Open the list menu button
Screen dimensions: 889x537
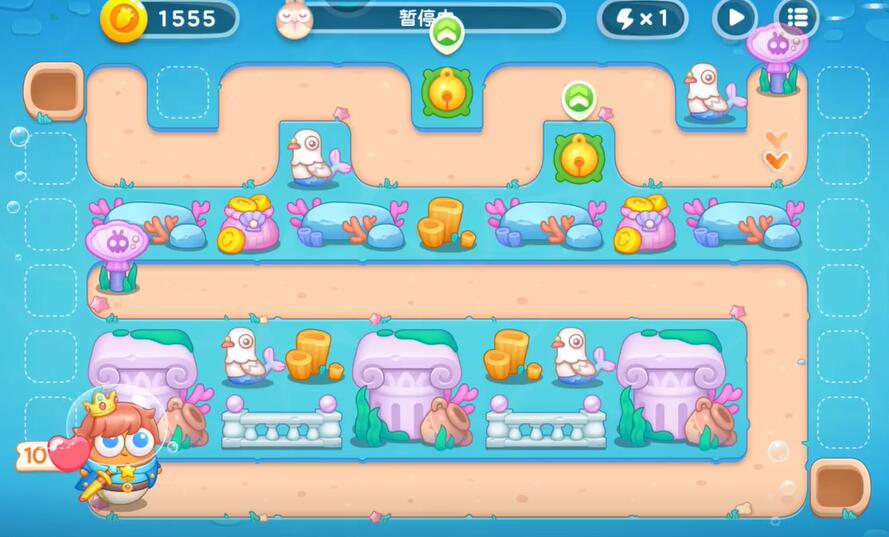796,17
